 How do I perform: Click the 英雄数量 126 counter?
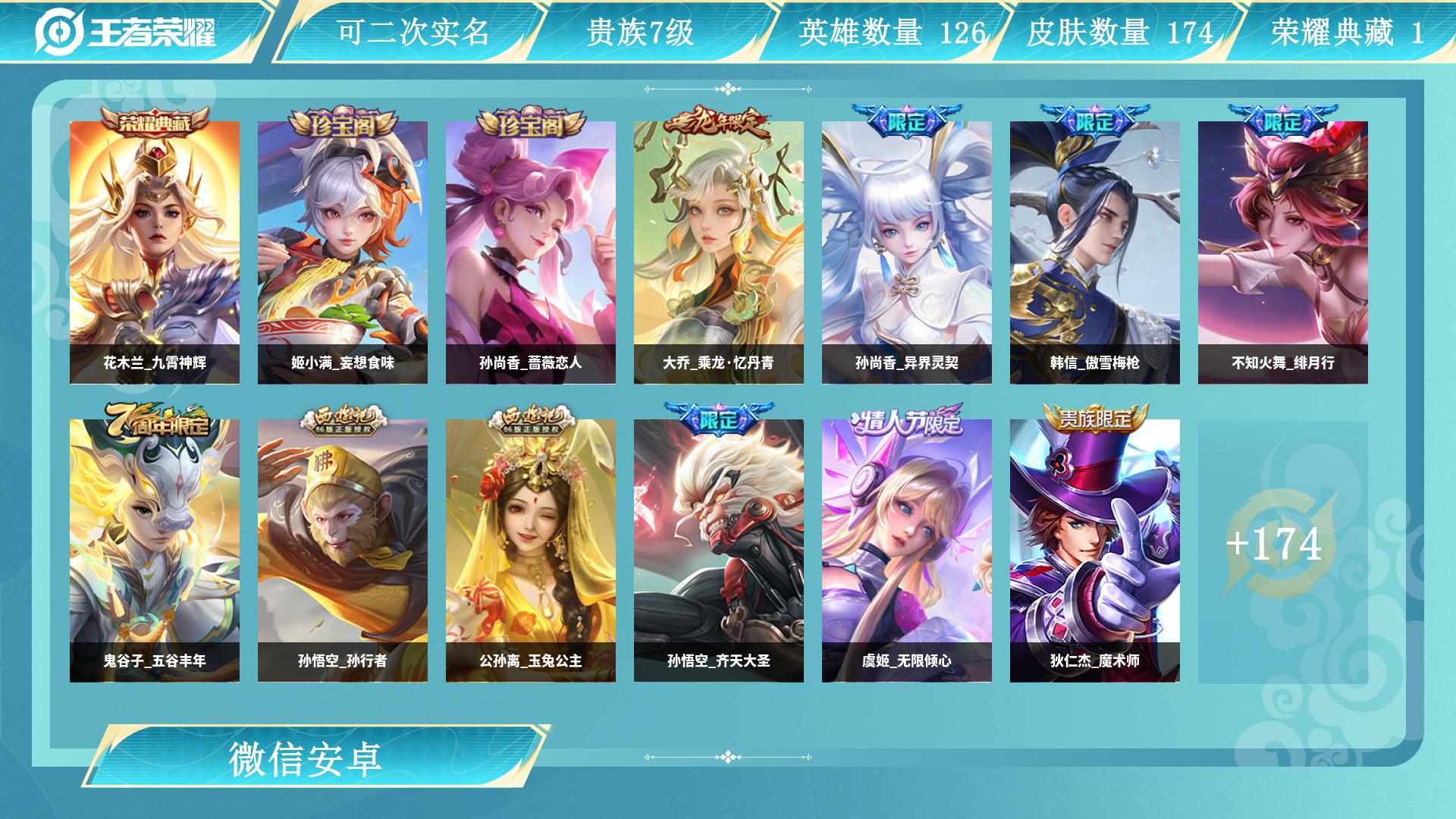pyautogui.click(x=890, y=31)
